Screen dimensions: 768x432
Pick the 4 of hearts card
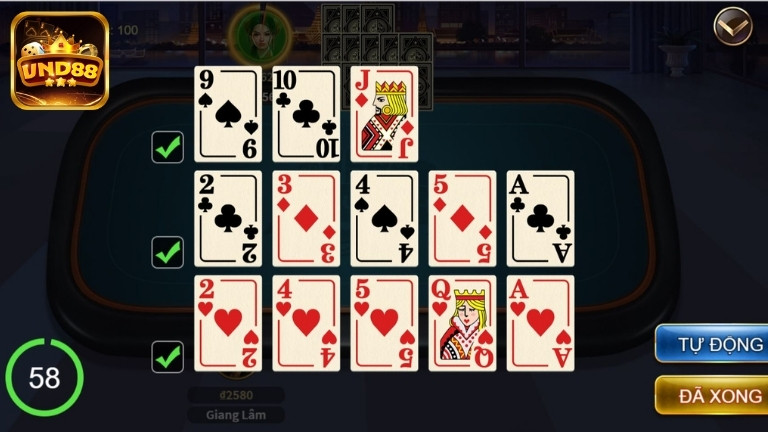tap(306, 323)
